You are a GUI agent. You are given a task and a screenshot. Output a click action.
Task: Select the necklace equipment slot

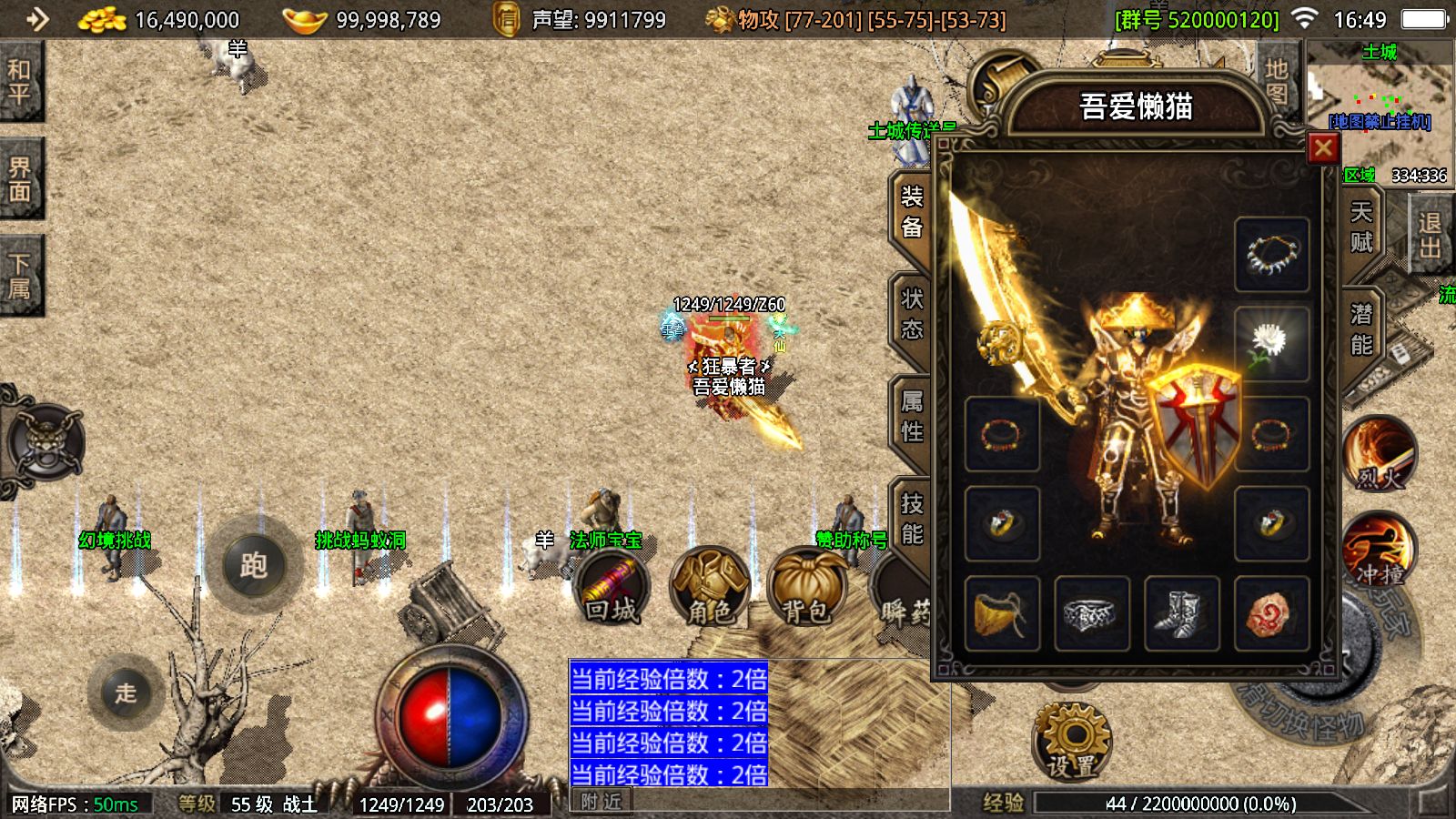(1271, 254)
